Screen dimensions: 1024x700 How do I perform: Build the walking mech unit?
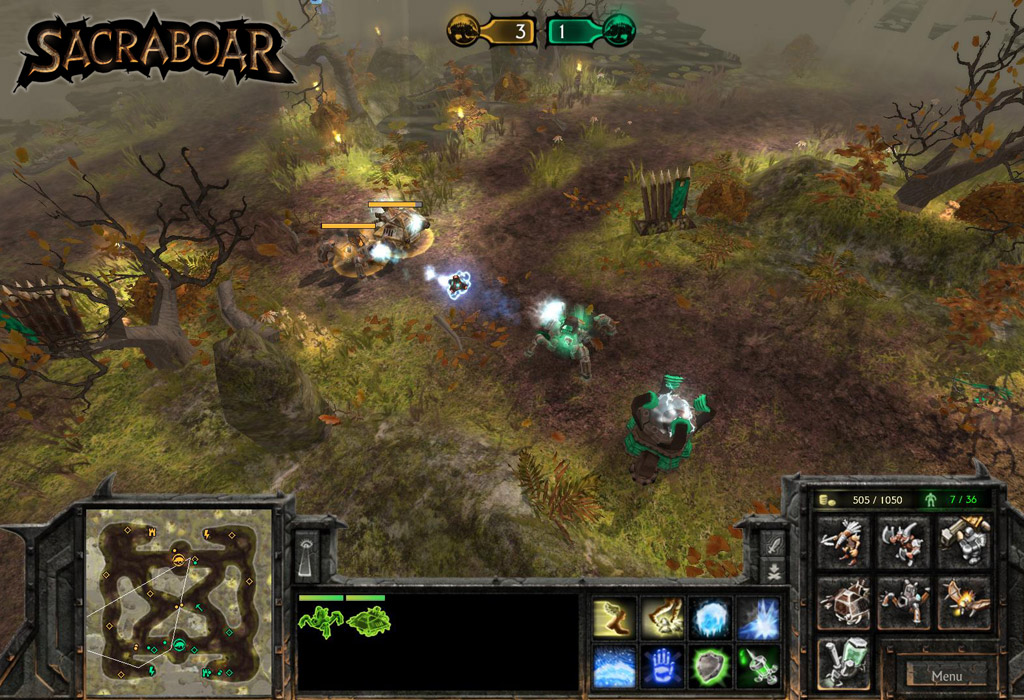tap(903, 602)
